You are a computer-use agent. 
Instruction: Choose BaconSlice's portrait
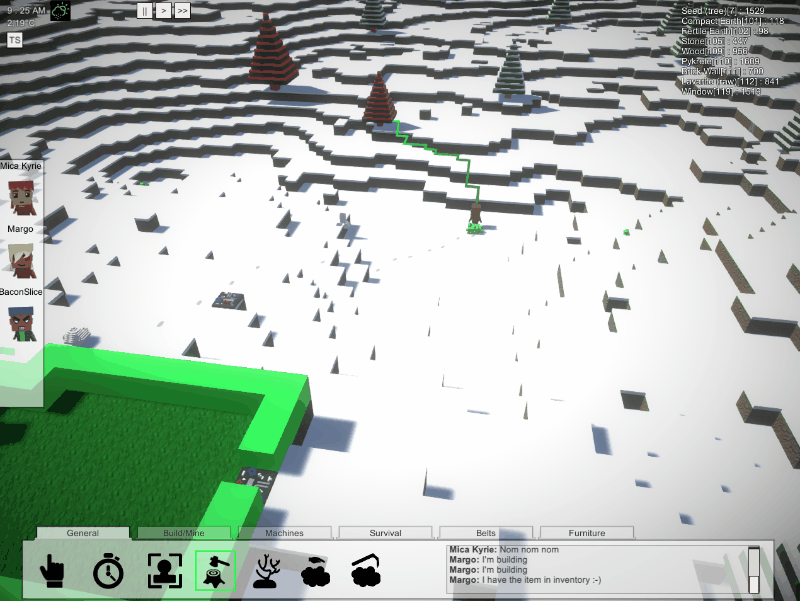[21, 324]
